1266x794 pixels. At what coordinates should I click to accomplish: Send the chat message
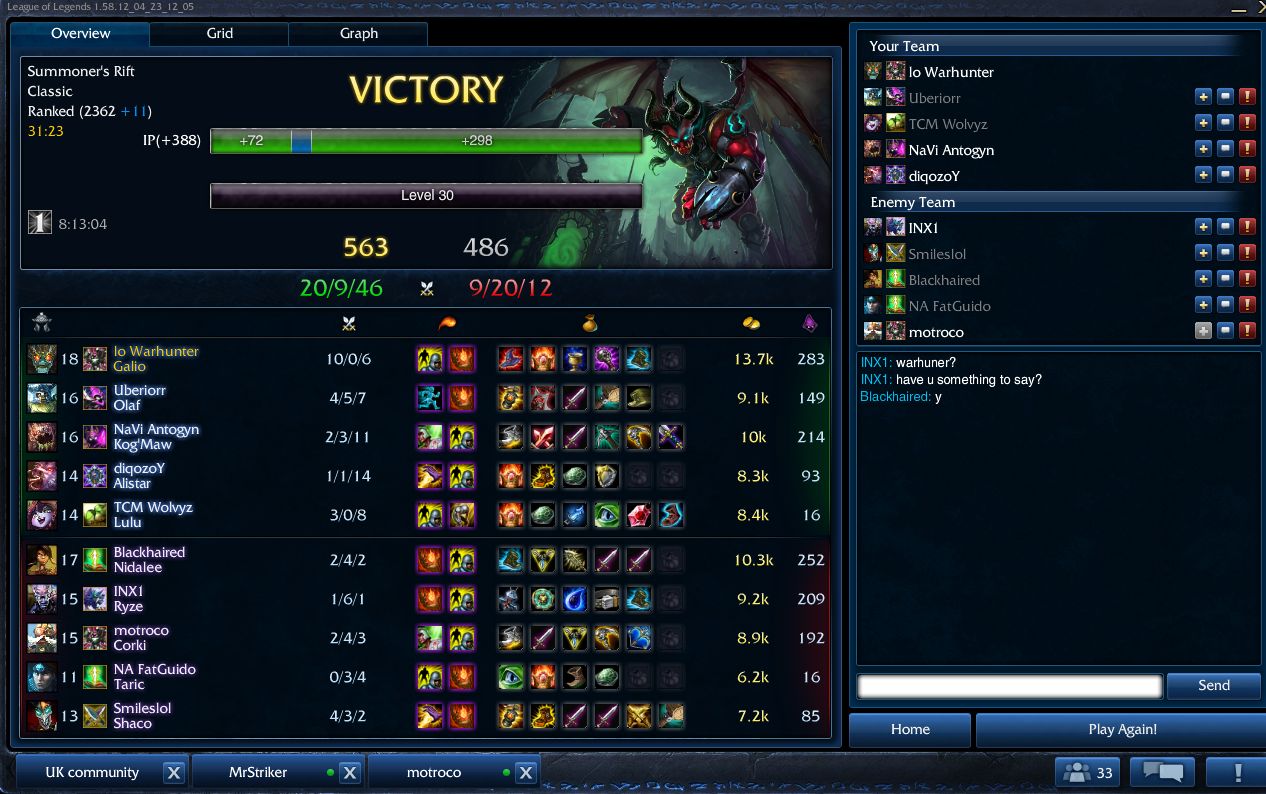pyautogui.click(x=1213, y=685)
